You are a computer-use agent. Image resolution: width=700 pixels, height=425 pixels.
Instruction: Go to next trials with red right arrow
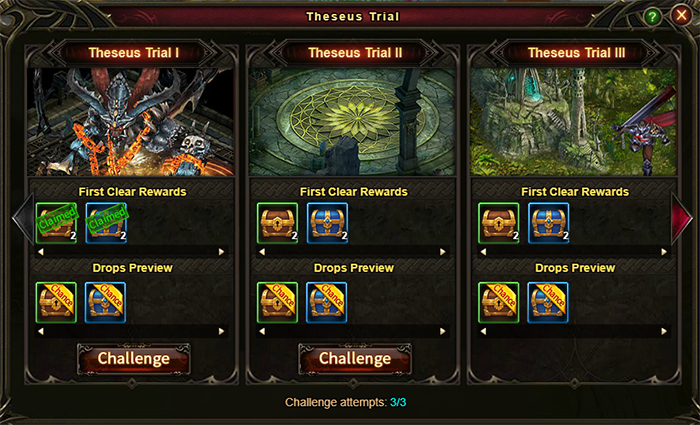tap(682, 217)
